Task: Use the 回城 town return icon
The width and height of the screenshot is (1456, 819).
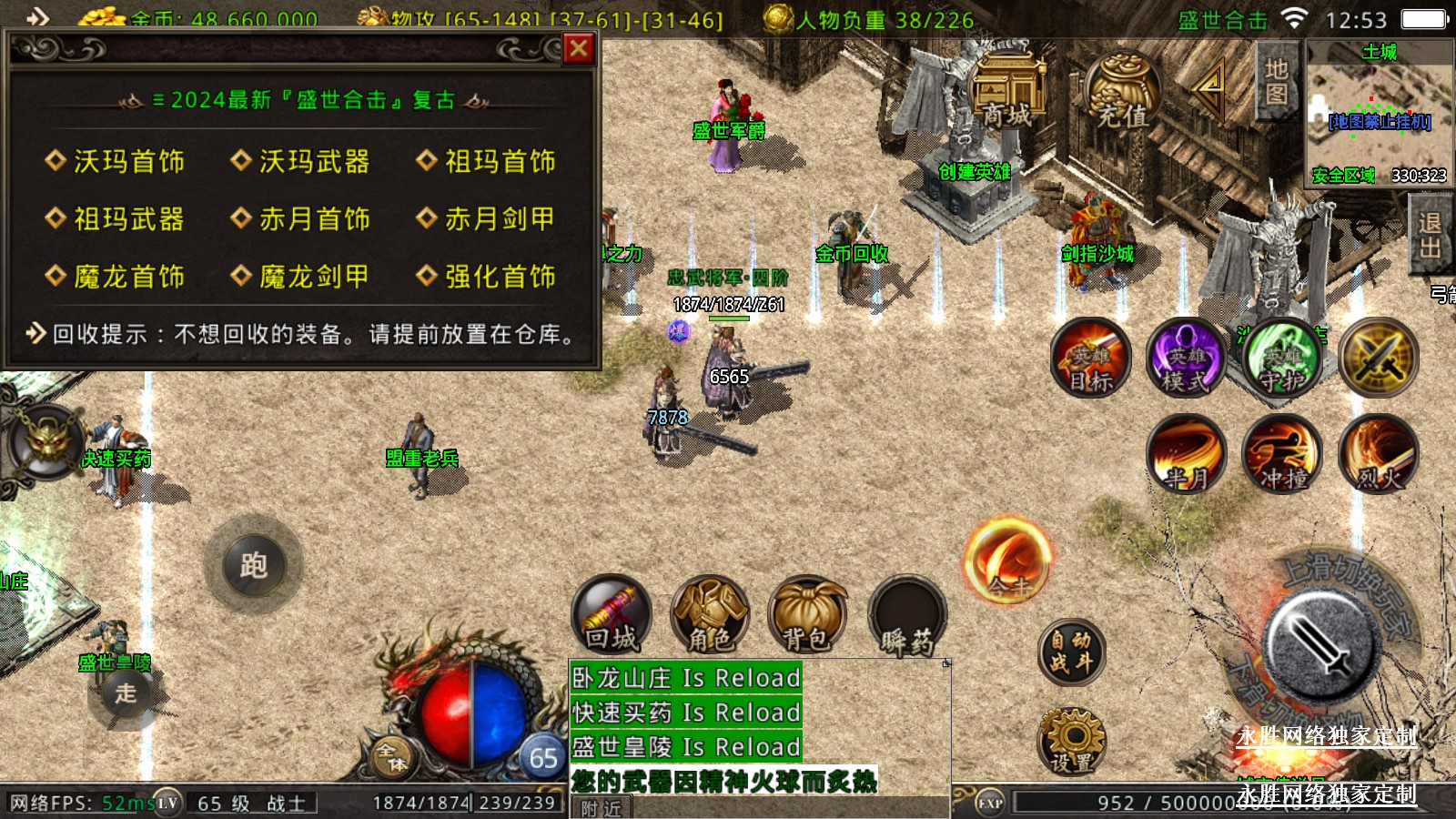Action: tap(612, 616)
